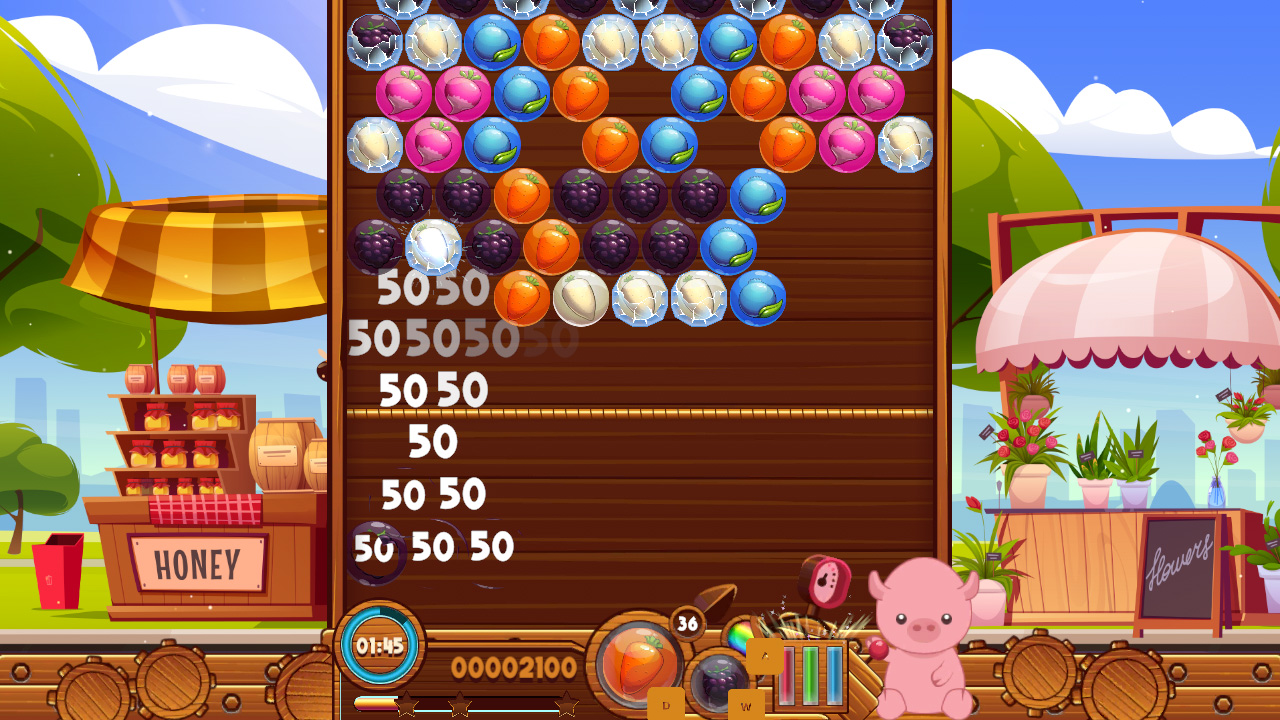The width and height of the screenshot is (1280, 720).
Task: Click the green vial in the potion rack
Action: pos(810,675)
